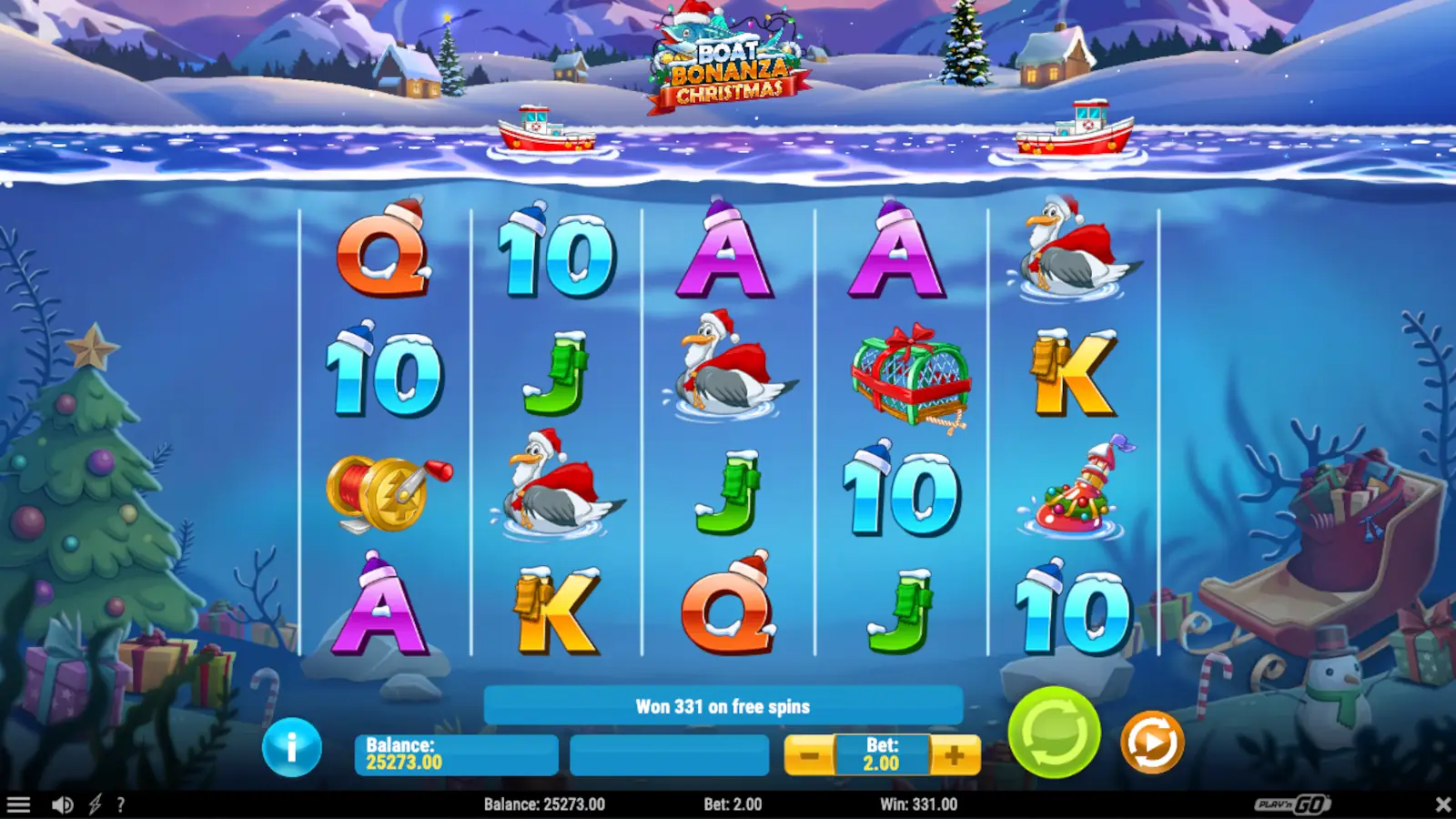Open bet options from the Bet panel

click(878, 754)
